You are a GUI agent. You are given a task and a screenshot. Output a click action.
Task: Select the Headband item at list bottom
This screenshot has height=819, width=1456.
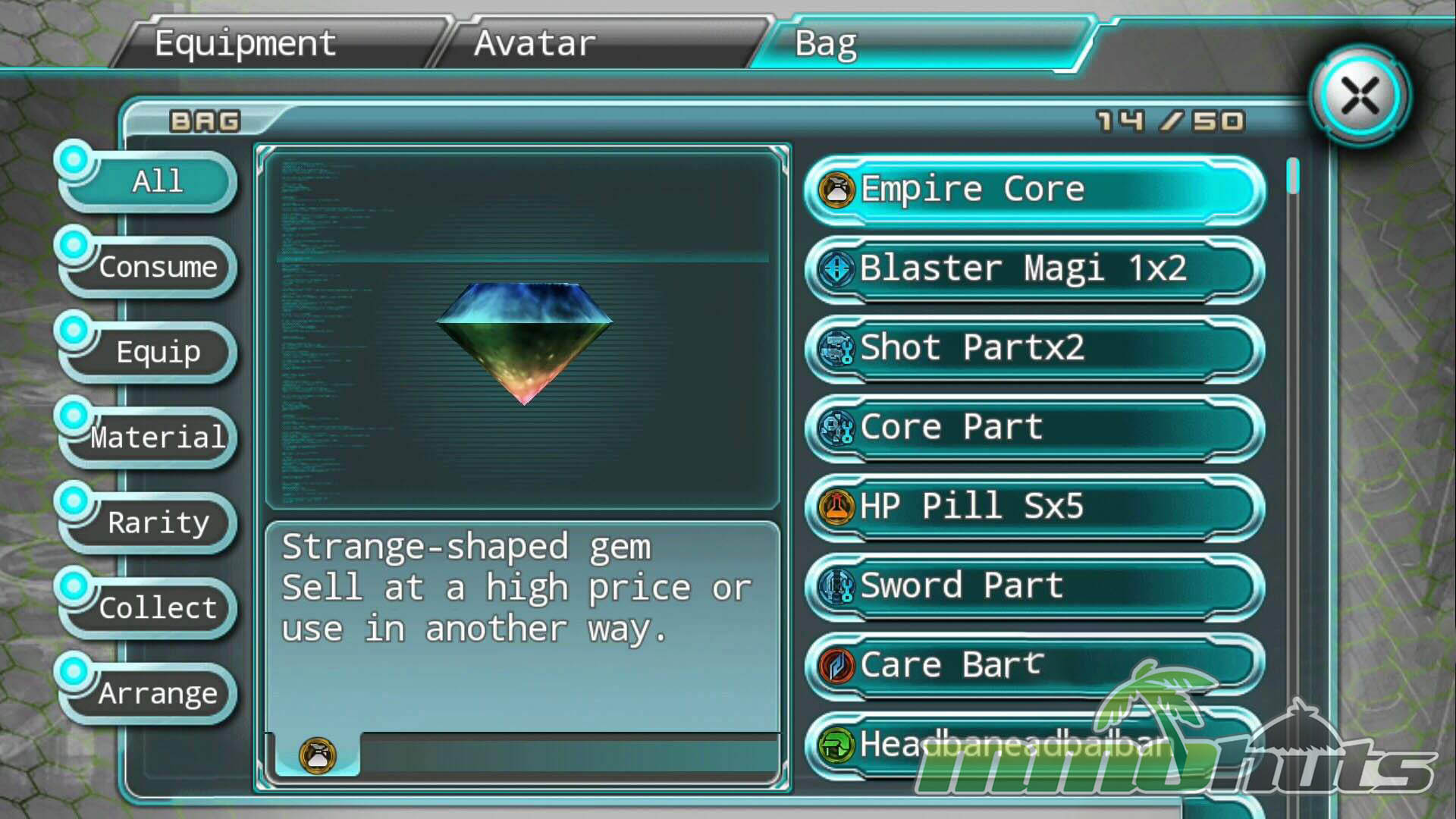(x=986, y=745)
